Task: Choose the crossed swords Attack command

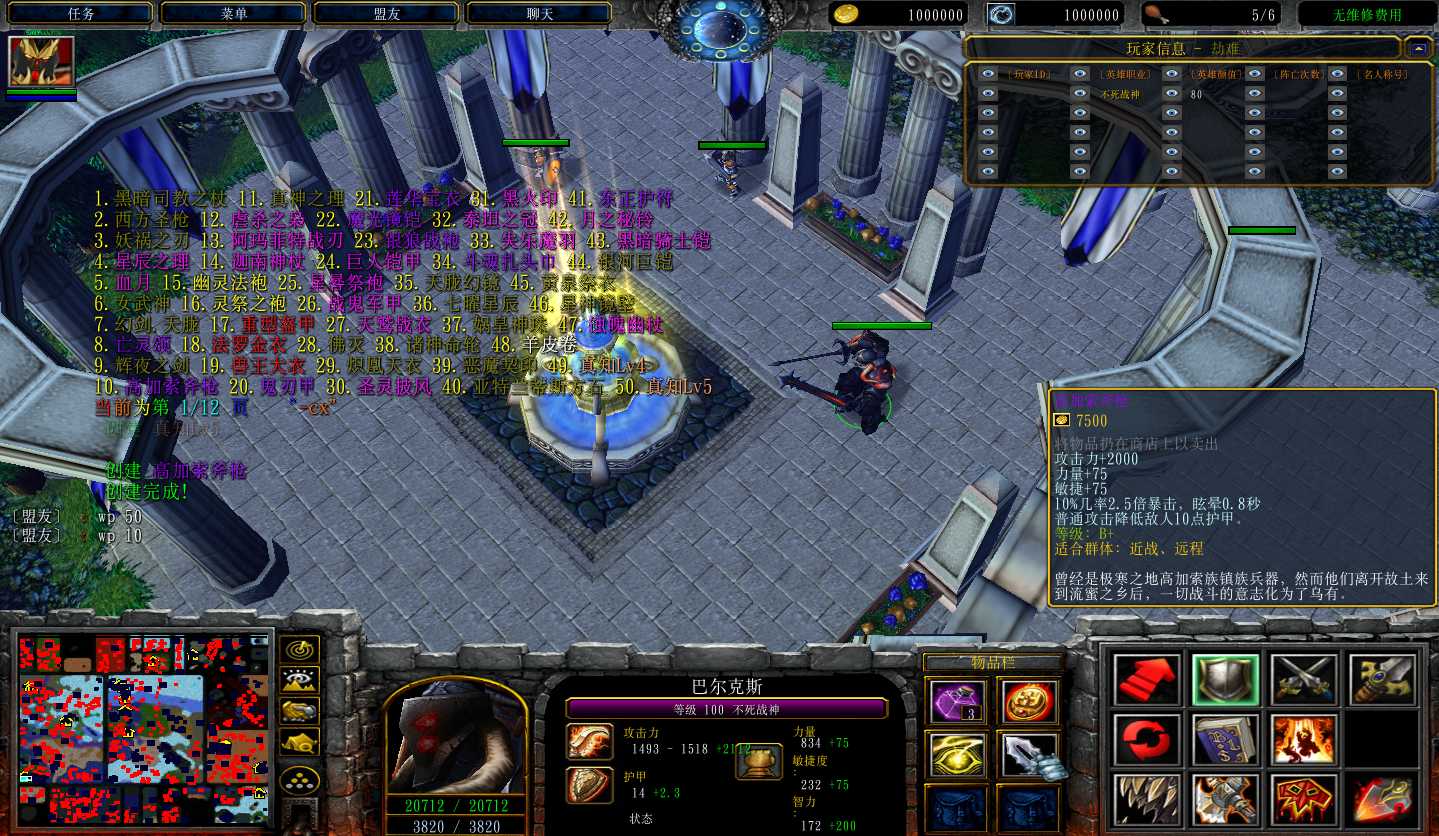Action: point(1304,679)
